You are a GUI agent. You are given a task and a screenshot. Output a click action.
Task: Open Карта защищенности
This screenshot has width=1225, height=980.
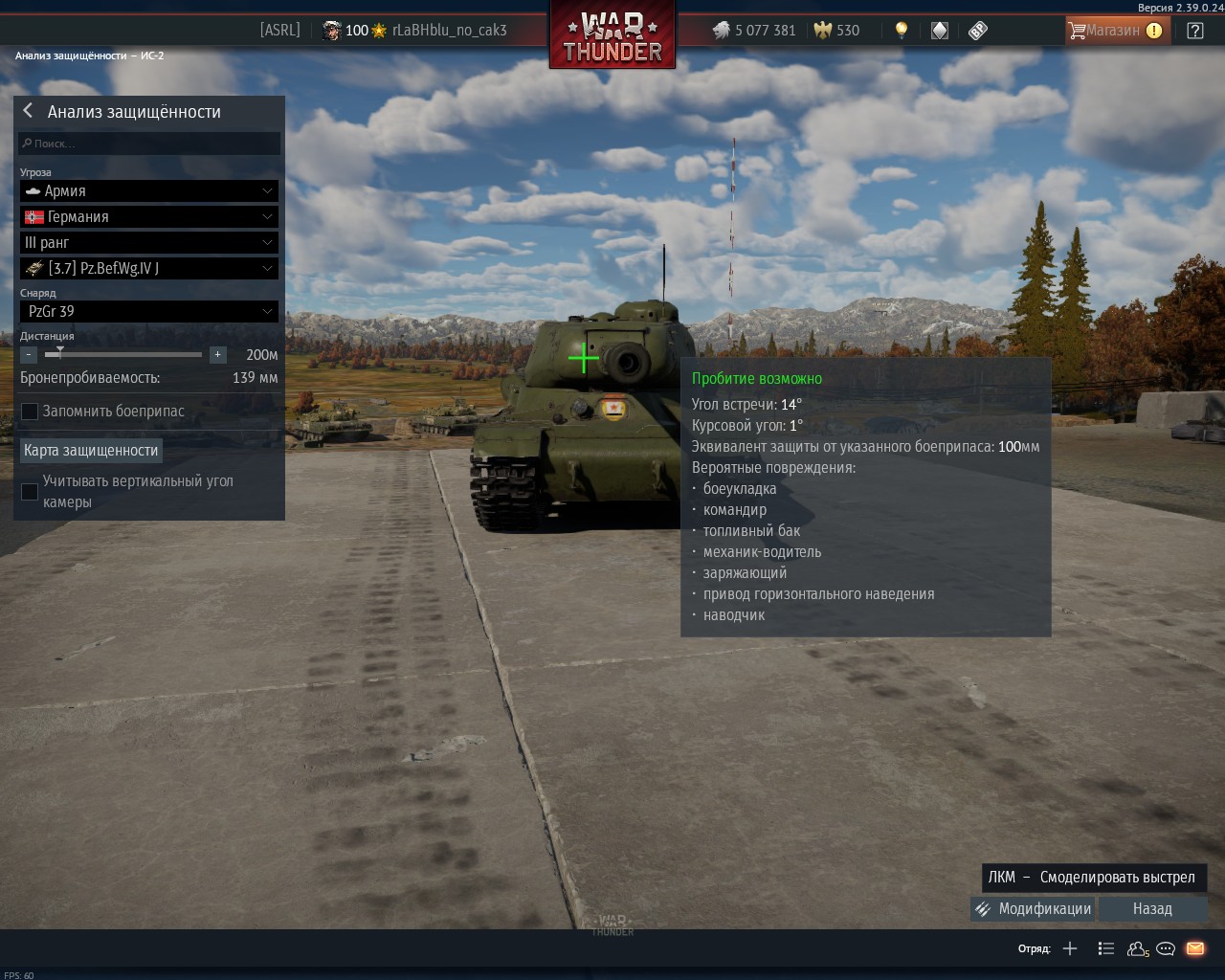[x=91, y=451]
